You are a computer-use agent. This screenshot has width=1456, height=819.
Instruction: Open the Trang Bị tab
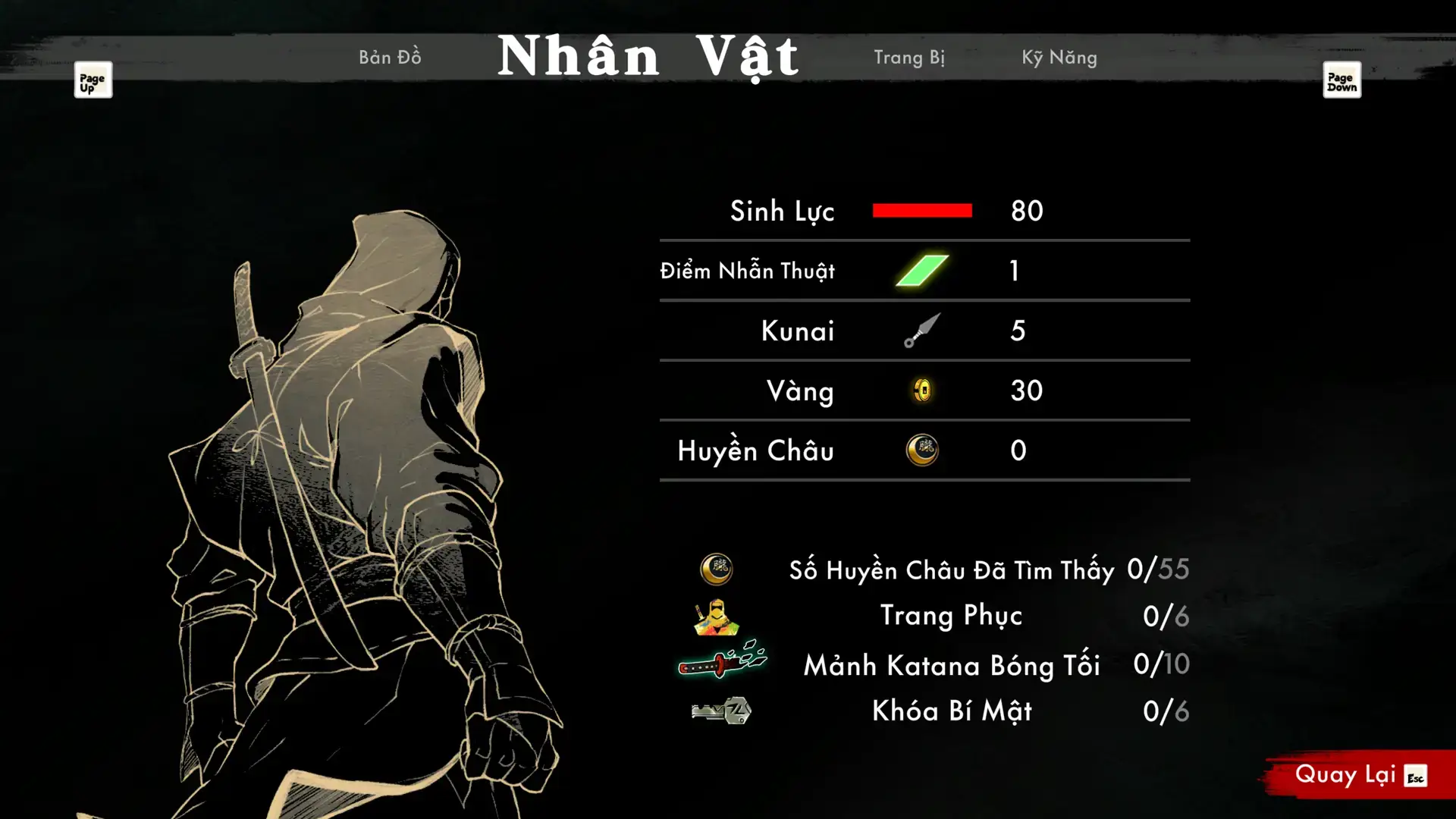tap(908, 58)
